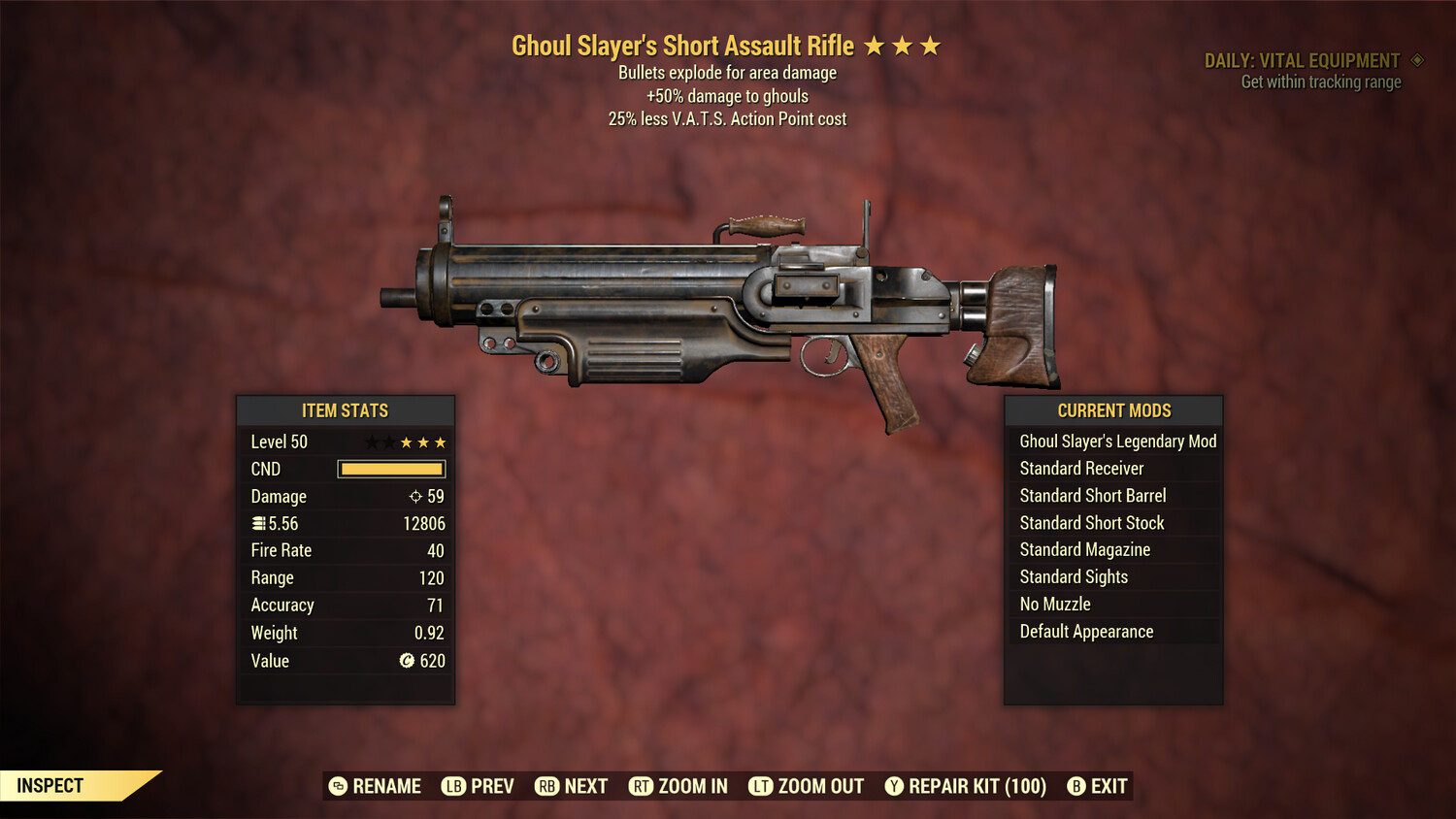Click the 5.56 ammo icon in Item Stats
1456x819 pixels.
coord(259,523)
